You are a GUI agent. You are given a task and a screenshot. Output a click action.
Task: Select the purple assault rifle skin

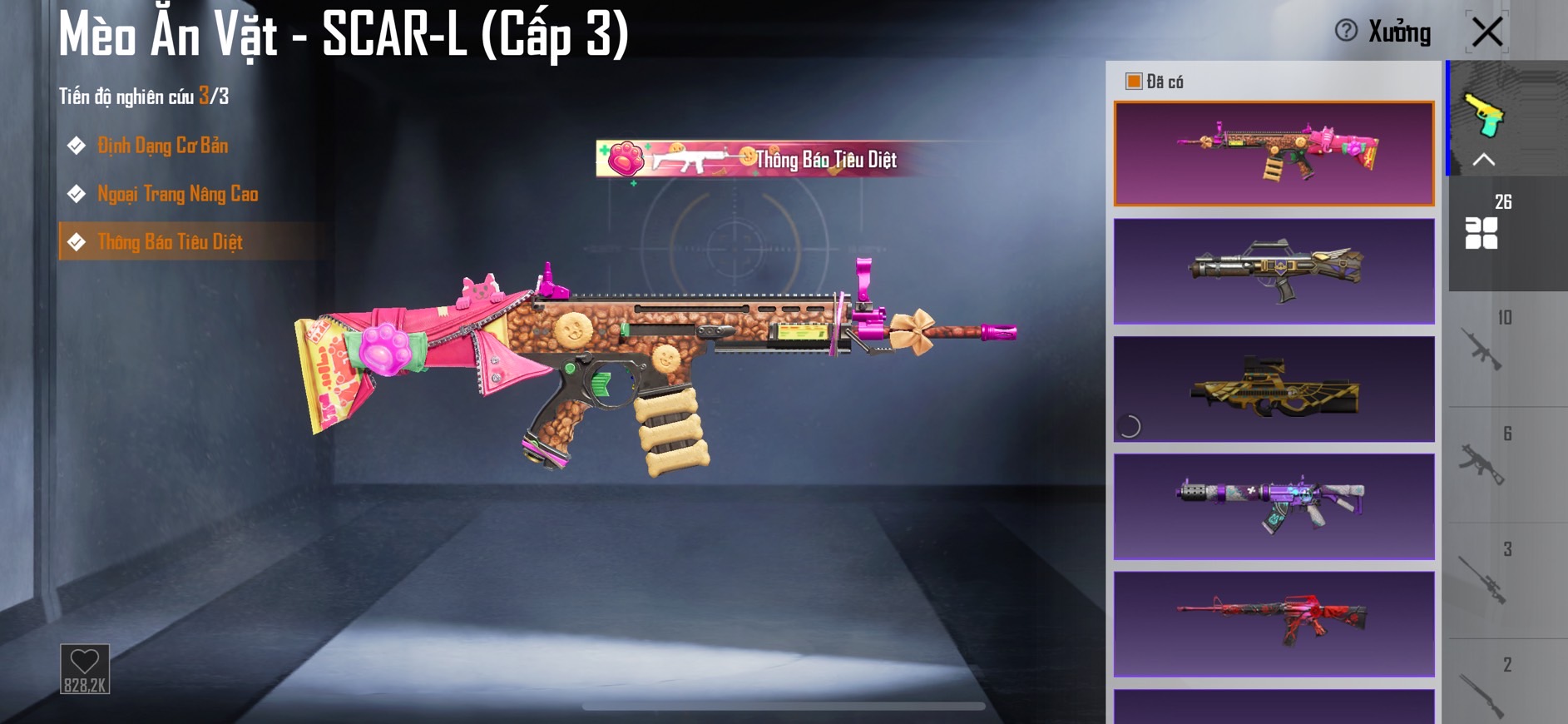1274,506
